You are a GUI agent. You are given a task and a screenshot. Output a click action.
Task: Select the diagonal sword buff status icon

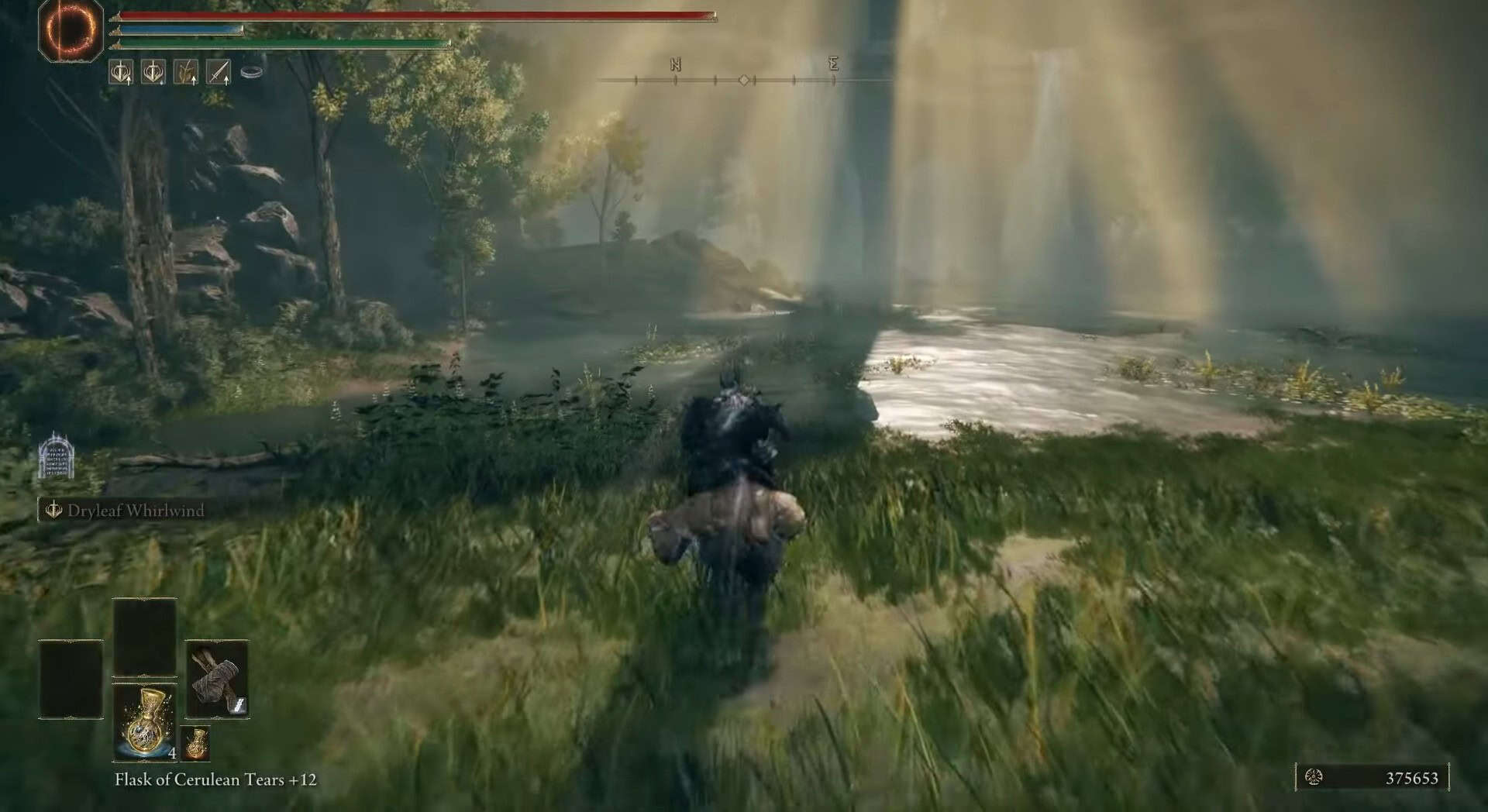pos(219,73)
